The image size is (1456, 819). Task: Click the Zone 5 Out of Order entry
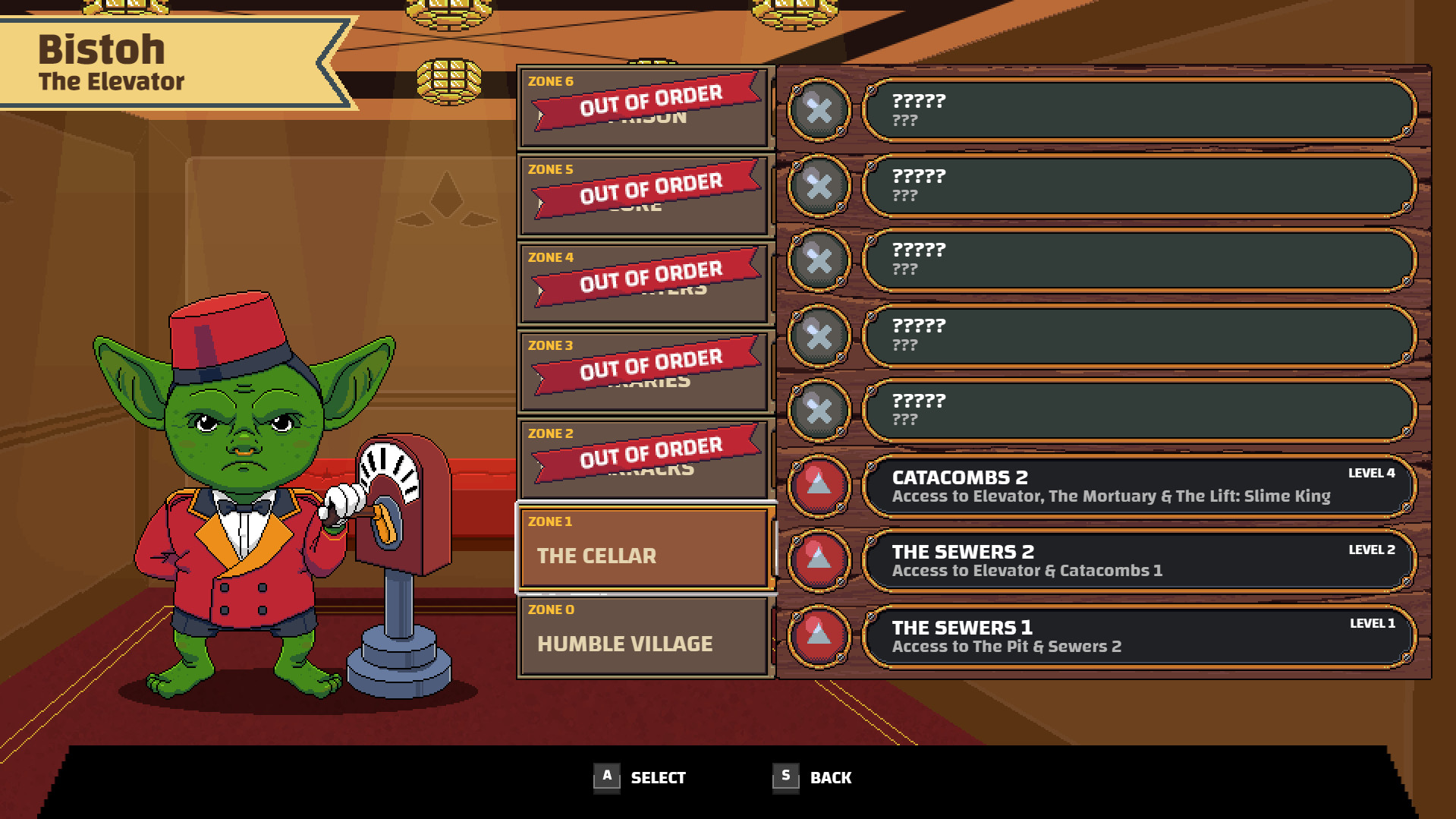coord(645,194)
